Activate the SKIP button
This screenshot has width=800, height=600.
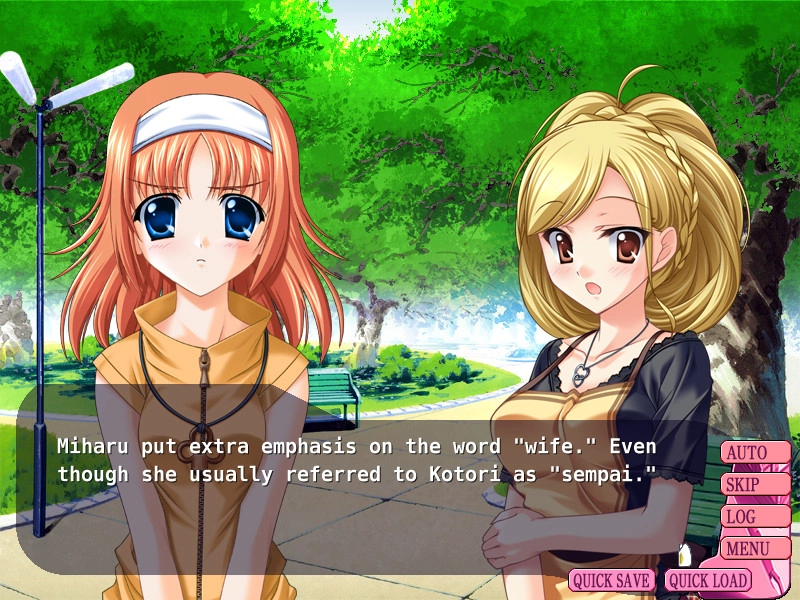(755, 485)
